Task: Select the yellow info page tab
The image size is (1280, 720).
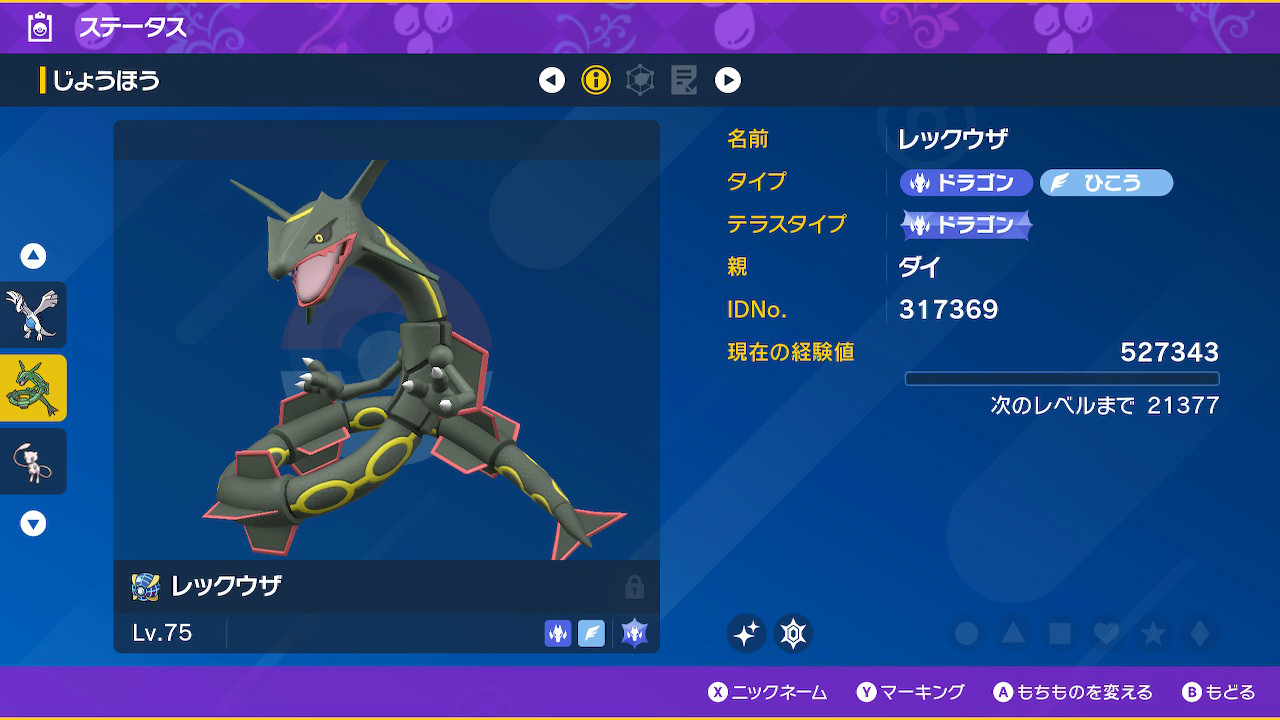Action: (x=596, y=80)
